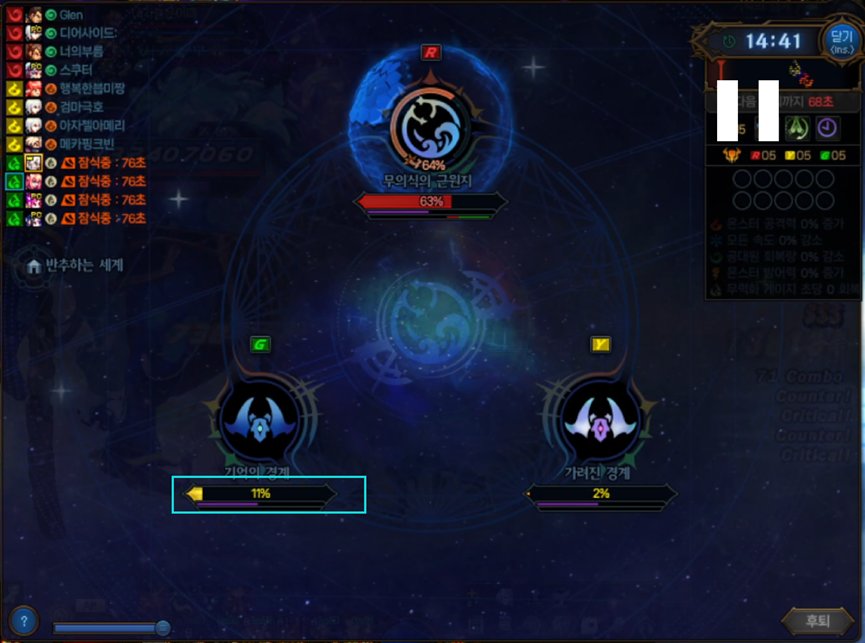Activate the green arrow skill icon
The width and height of the screenshot is (865, 643).
[797, 128]
